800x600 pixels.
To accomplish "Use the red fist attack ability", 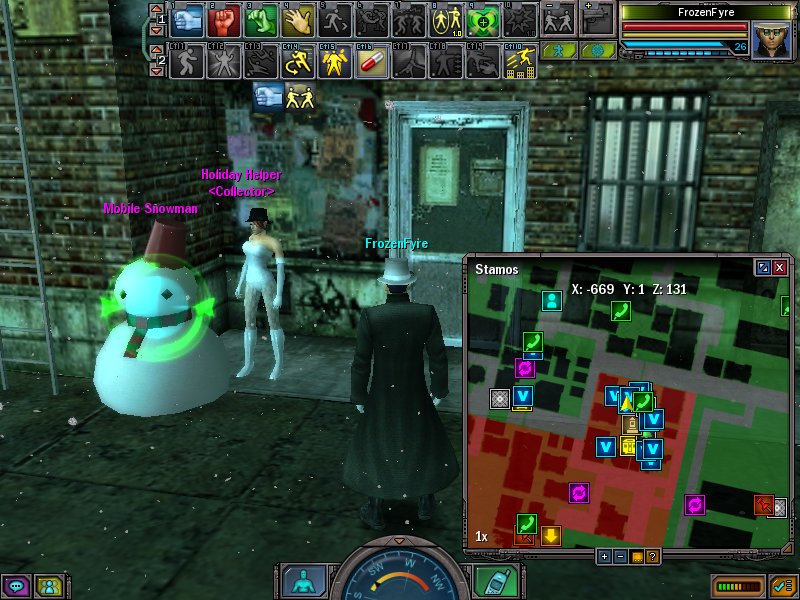I will coord(225,19).
